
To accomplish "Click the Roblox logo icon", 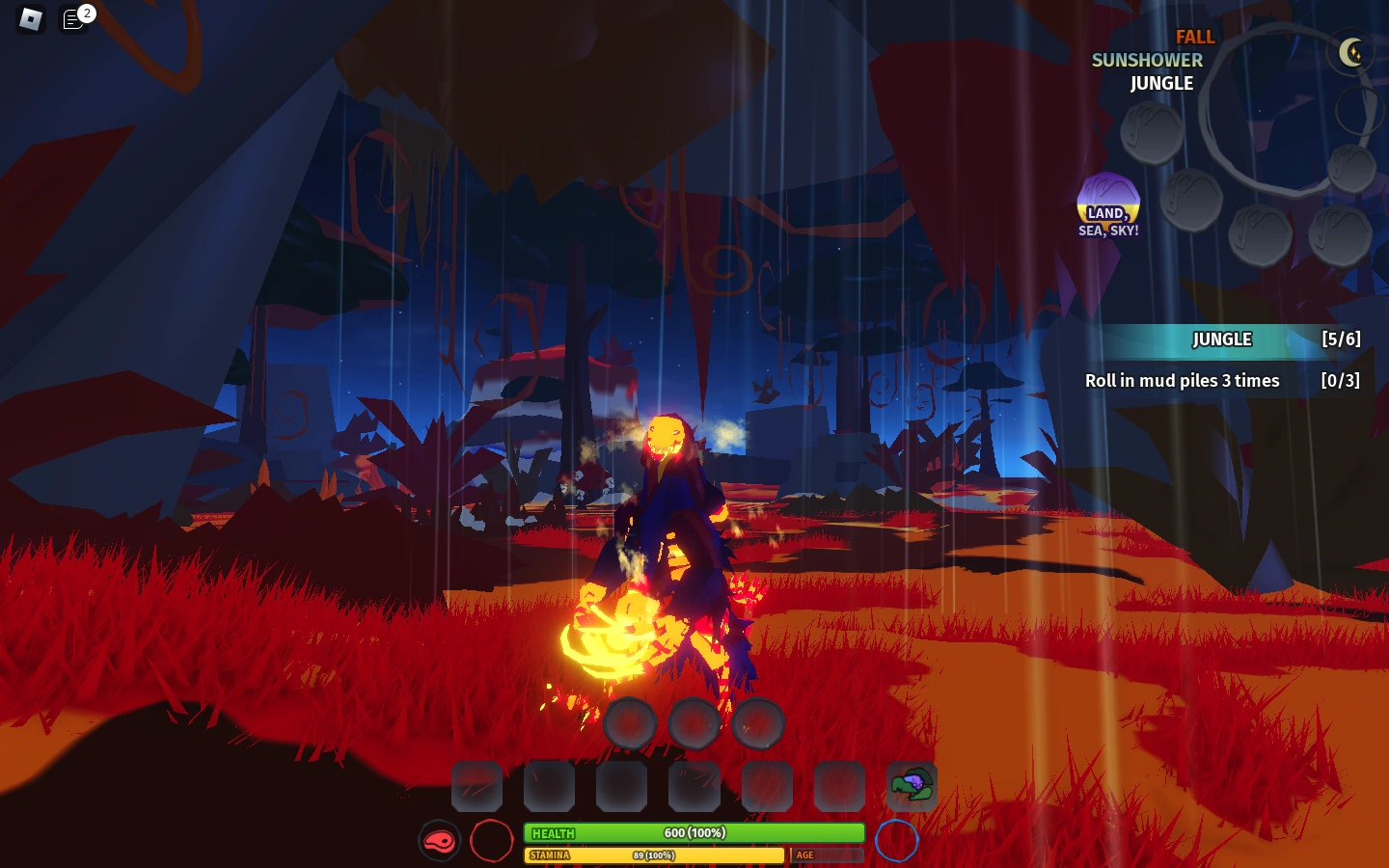I will pos(32,20).
